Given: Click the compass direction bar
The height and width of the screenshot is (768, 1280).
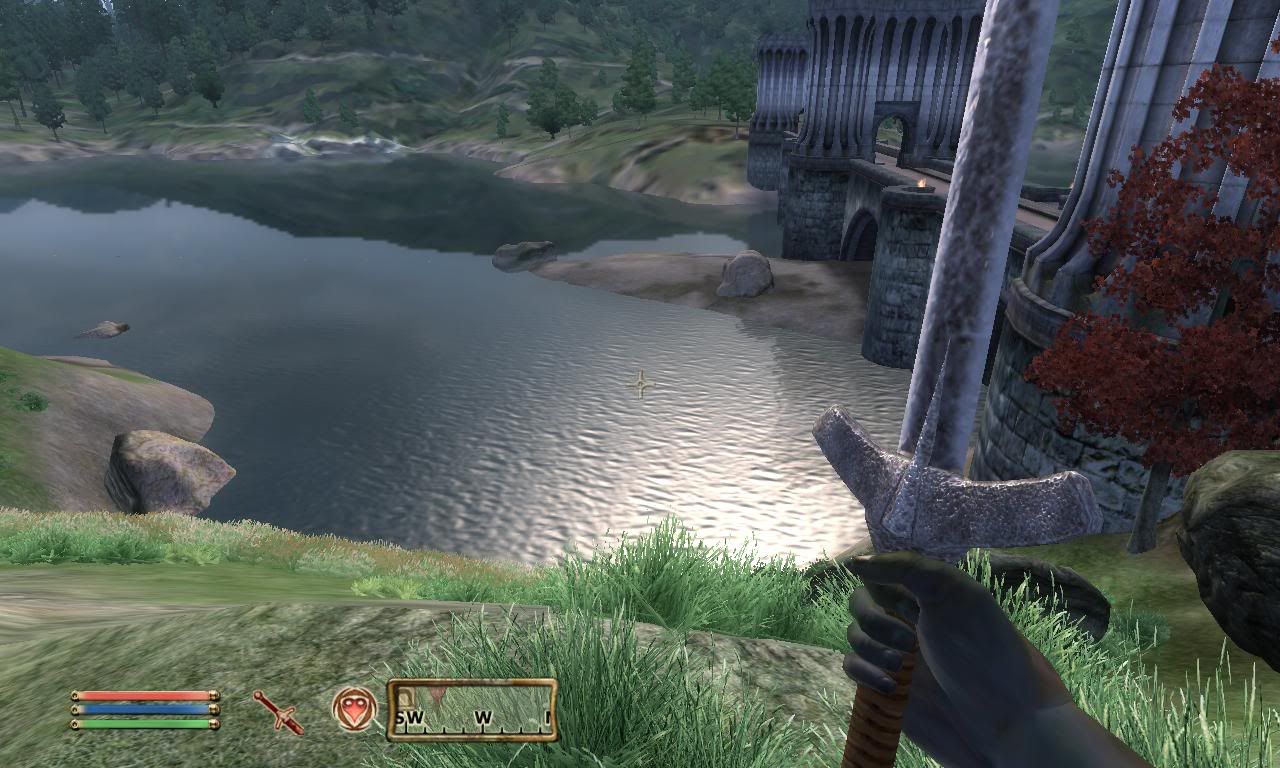Looking at the screenshot, I should click(472, 710).
